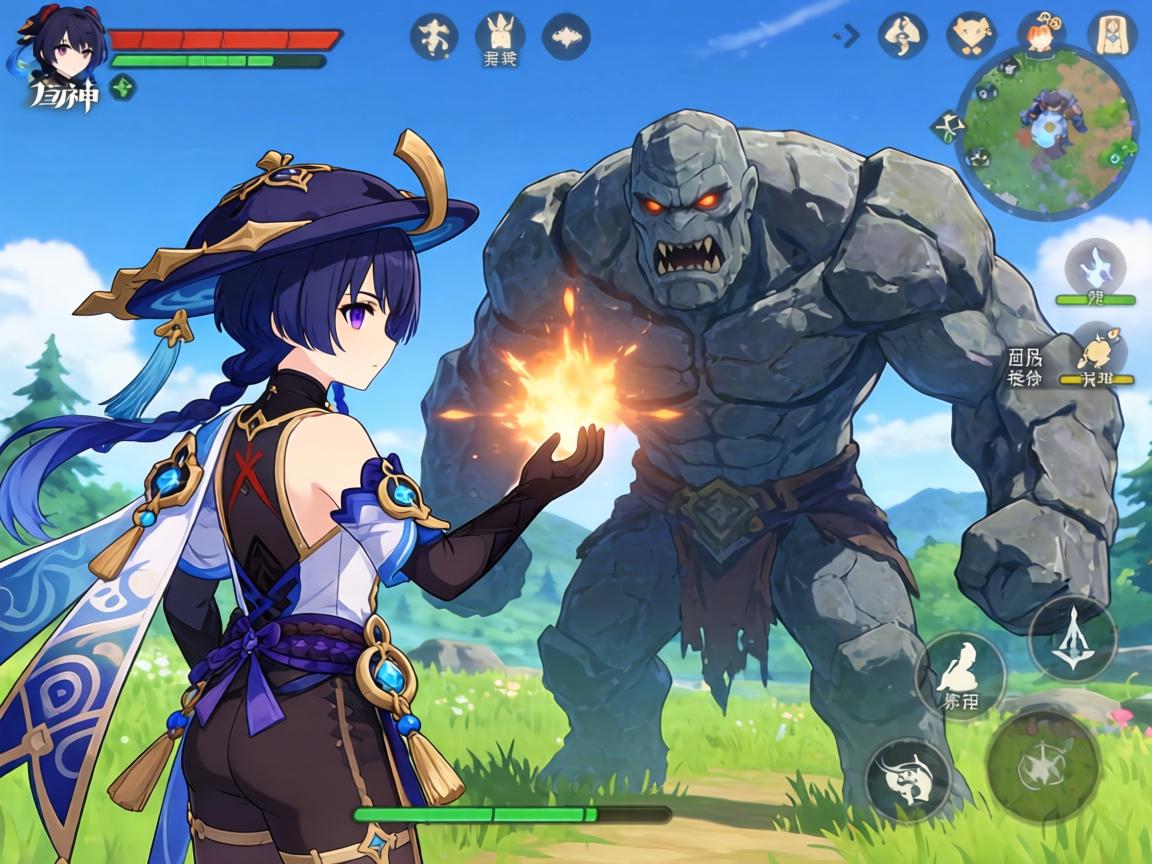Use the downward arrow plunge ability
The image size is (1152, 864).
click(x=1072, y=638)
